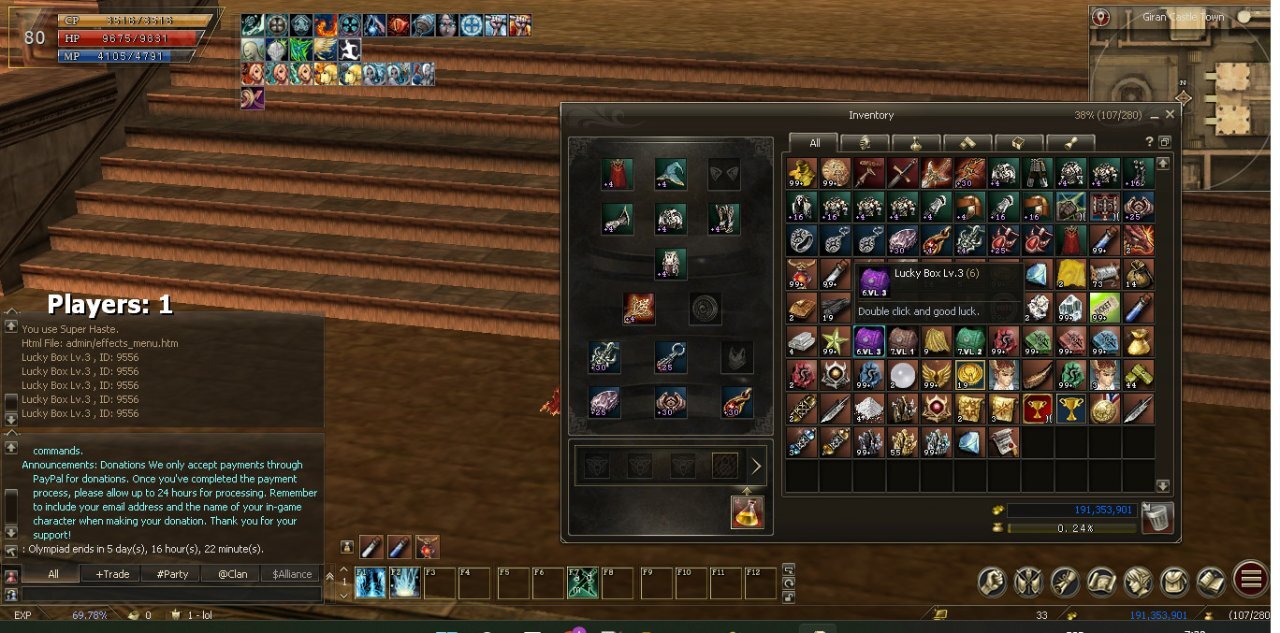Expand the talisman slots arrow
Viewport: 1280px width, 633px height.
756,466
